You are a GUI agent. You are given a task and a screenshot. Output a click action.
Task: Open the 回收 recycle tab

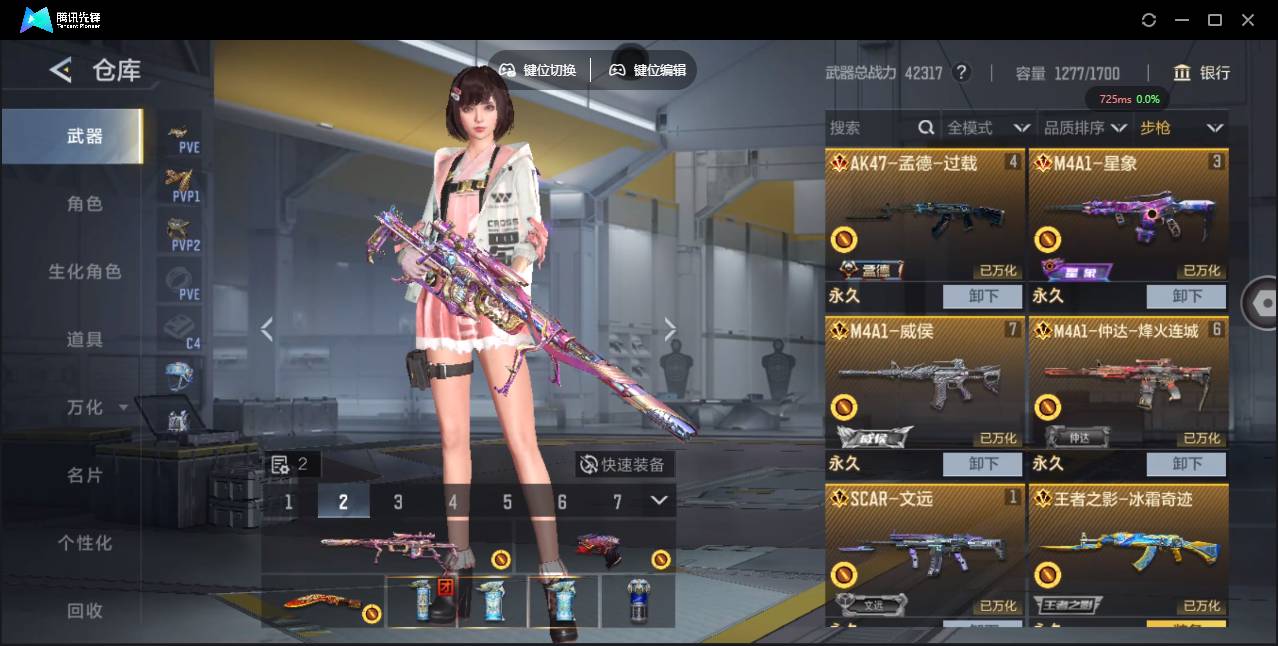[x=85, y=610]
